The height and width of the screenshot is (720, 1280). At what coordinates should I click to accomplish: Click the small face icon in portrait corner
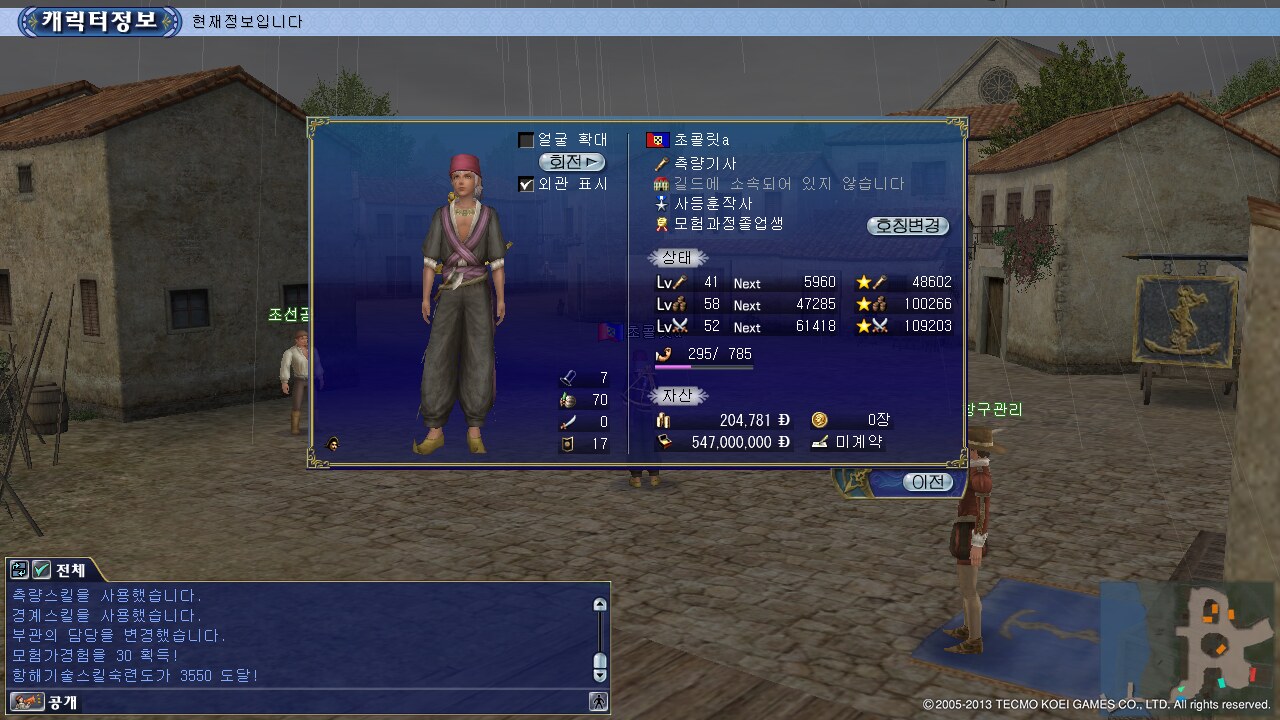[x=331, y=444]
